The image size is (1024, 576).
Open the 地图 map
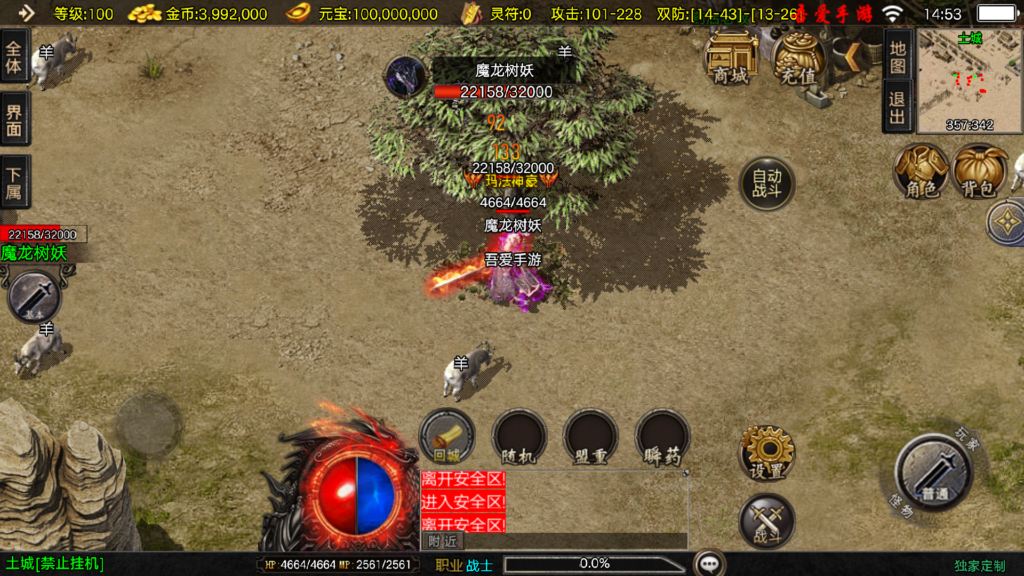point(897,56)
